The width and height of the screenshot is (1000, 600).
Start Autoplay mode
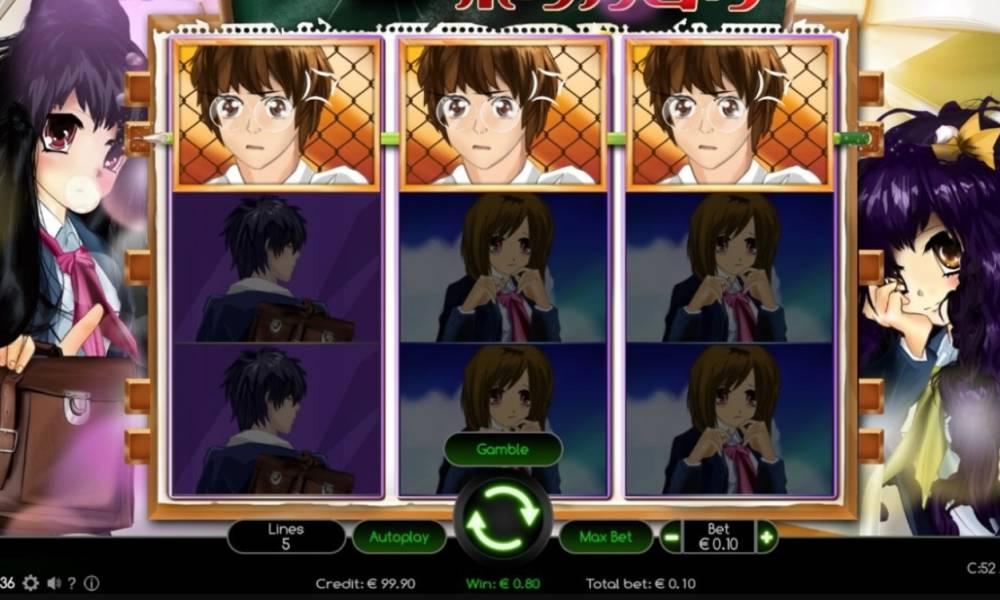(399, 537)
